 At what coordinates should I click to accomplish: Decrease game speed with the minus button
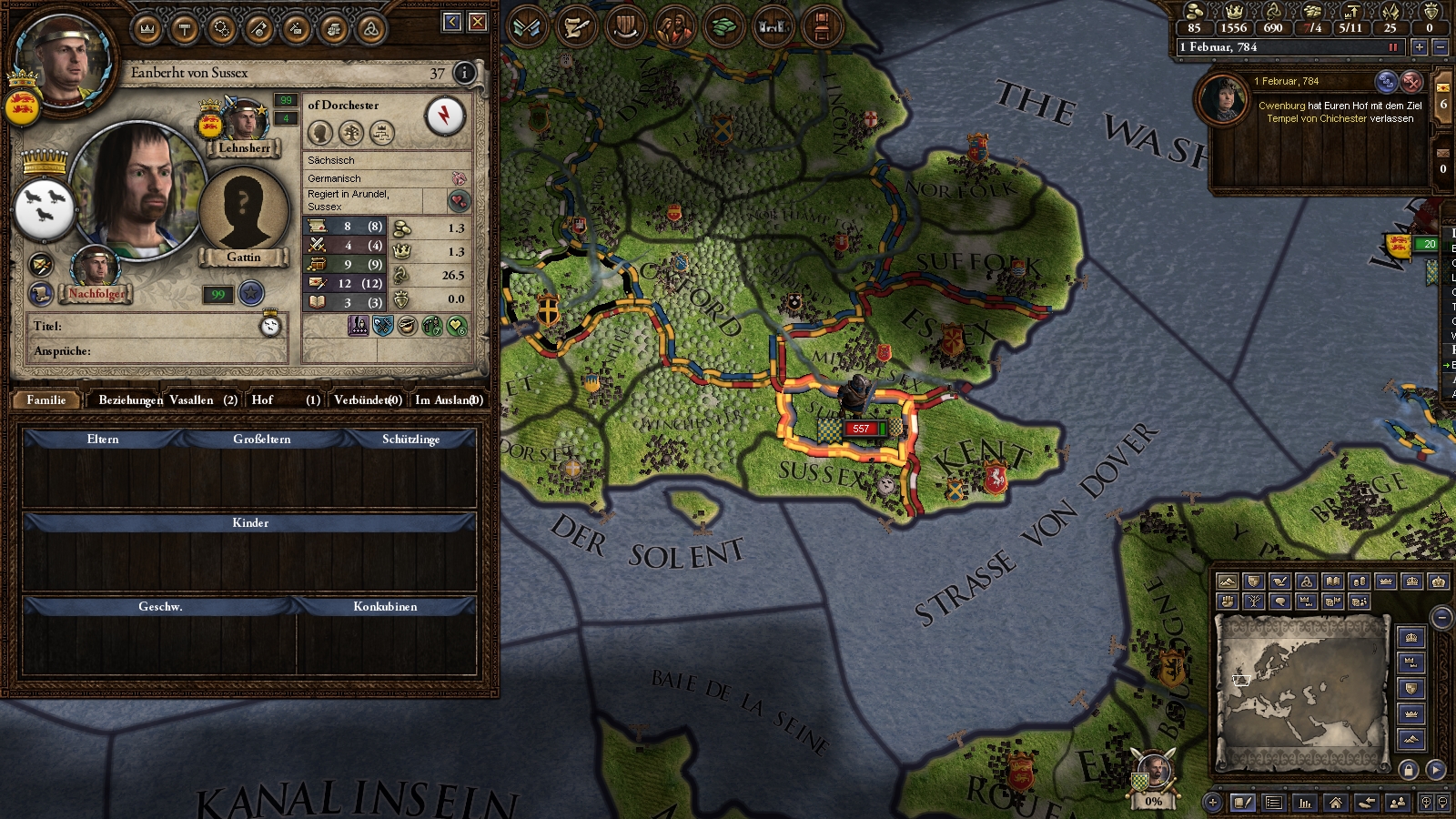click(1440, 46)
